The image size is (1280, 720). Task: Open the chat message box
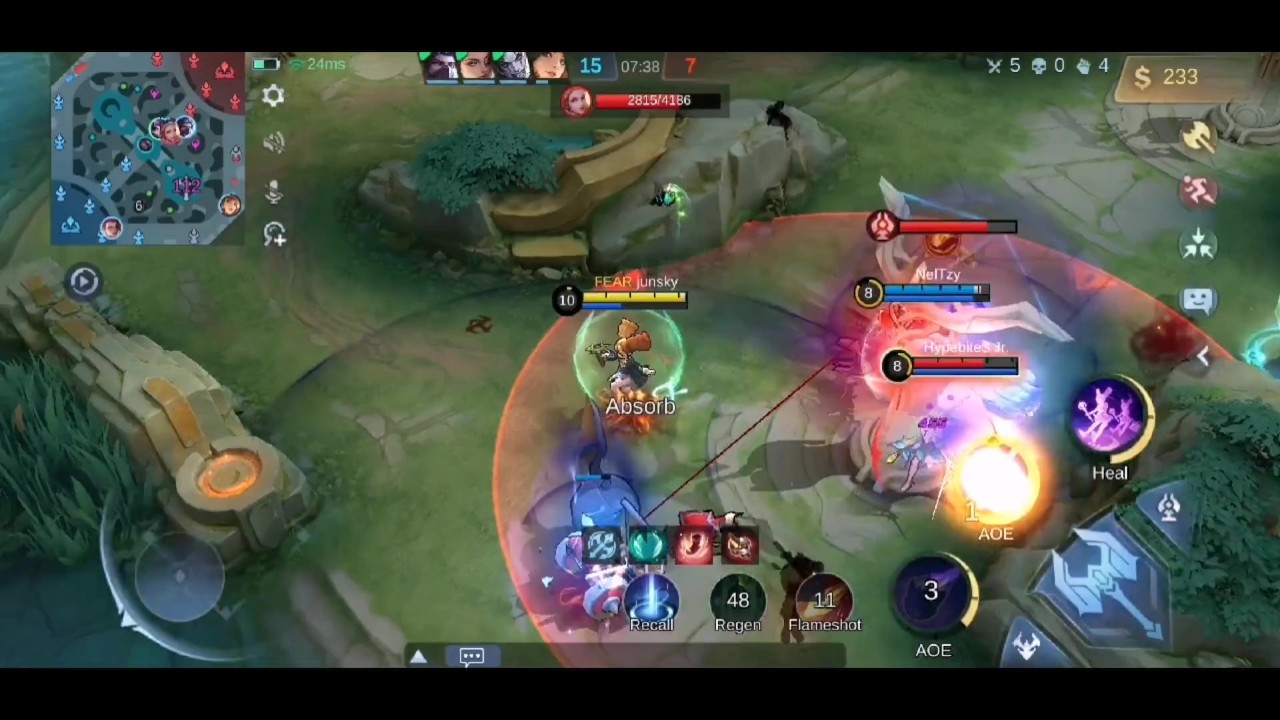pos(472,656)
